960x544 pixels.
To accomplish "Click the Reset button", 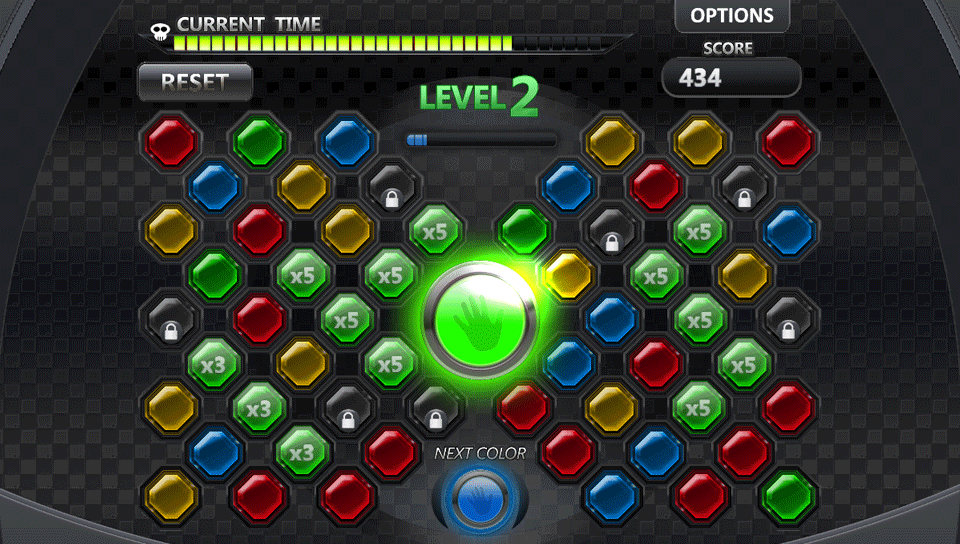I will point(195,82).
